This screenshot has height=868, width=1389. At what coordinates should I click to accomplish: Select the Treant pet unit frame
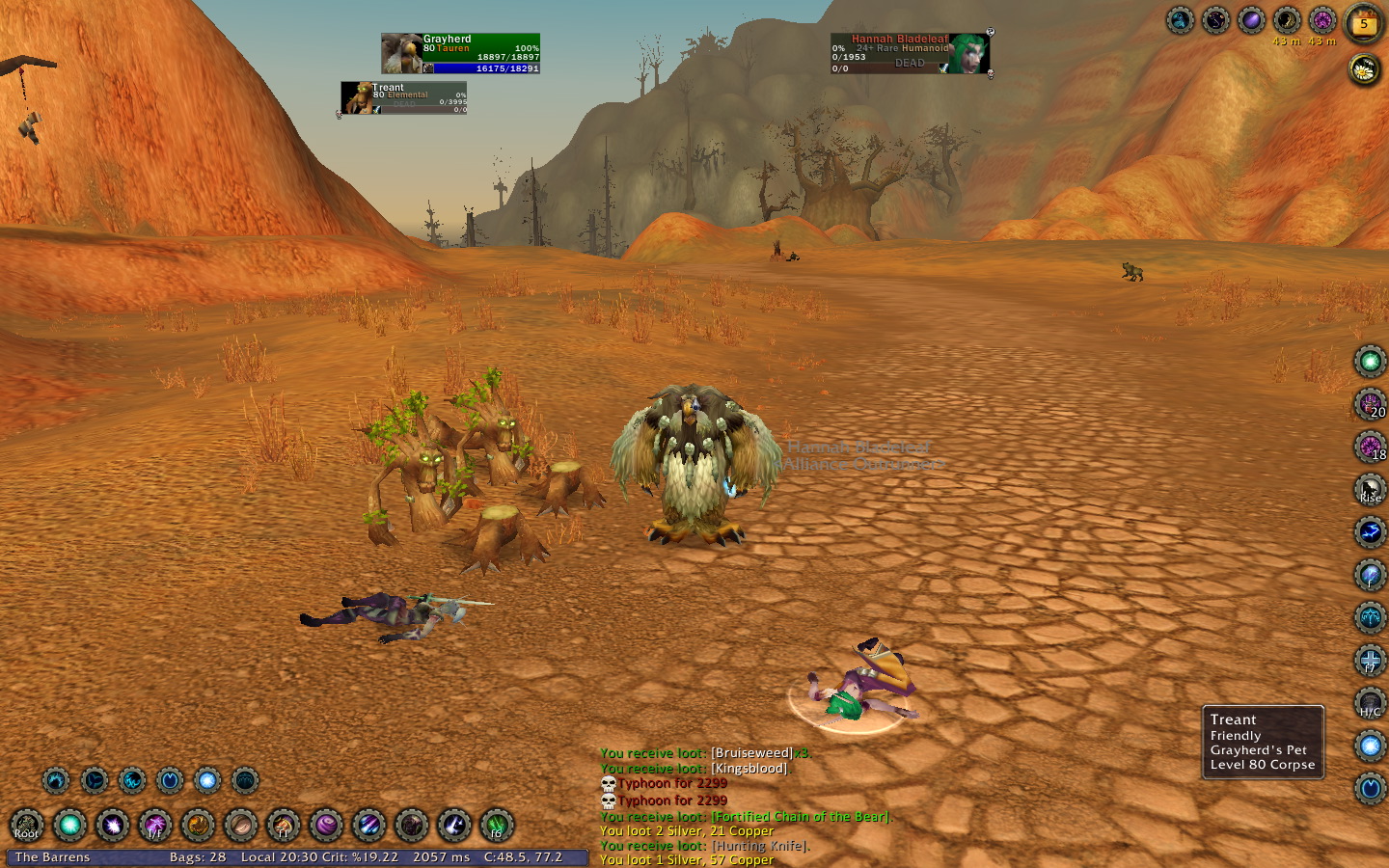404,97
